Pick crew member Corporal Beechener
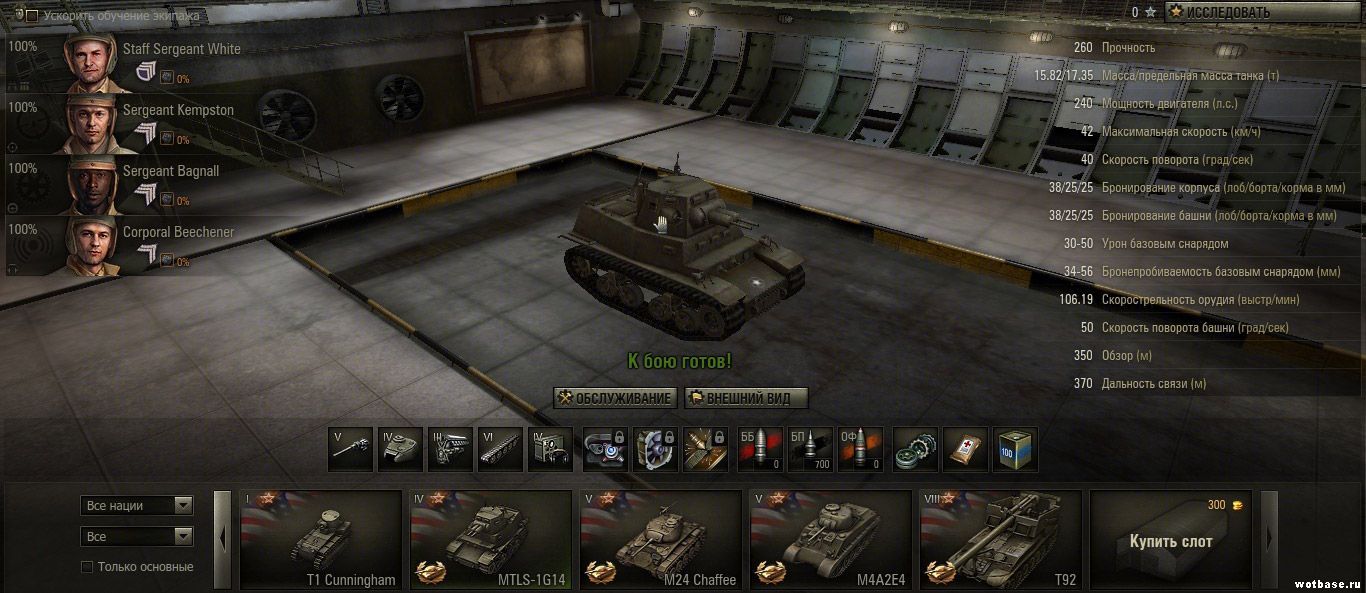Image resolution: width=1366 pixels, height=593 pixels. 178,232
